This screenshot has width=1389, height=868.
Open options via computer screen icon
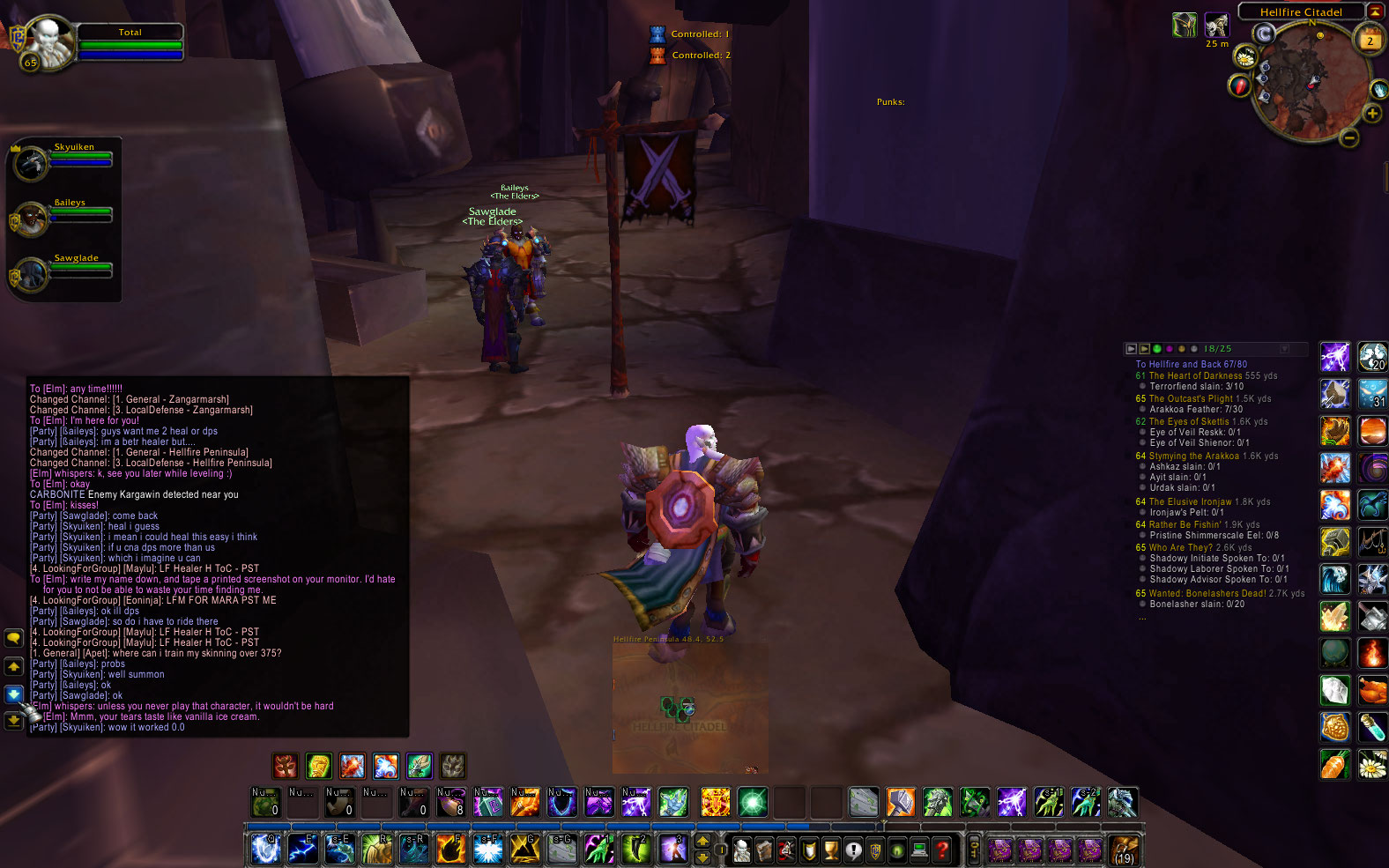[920, 849]
